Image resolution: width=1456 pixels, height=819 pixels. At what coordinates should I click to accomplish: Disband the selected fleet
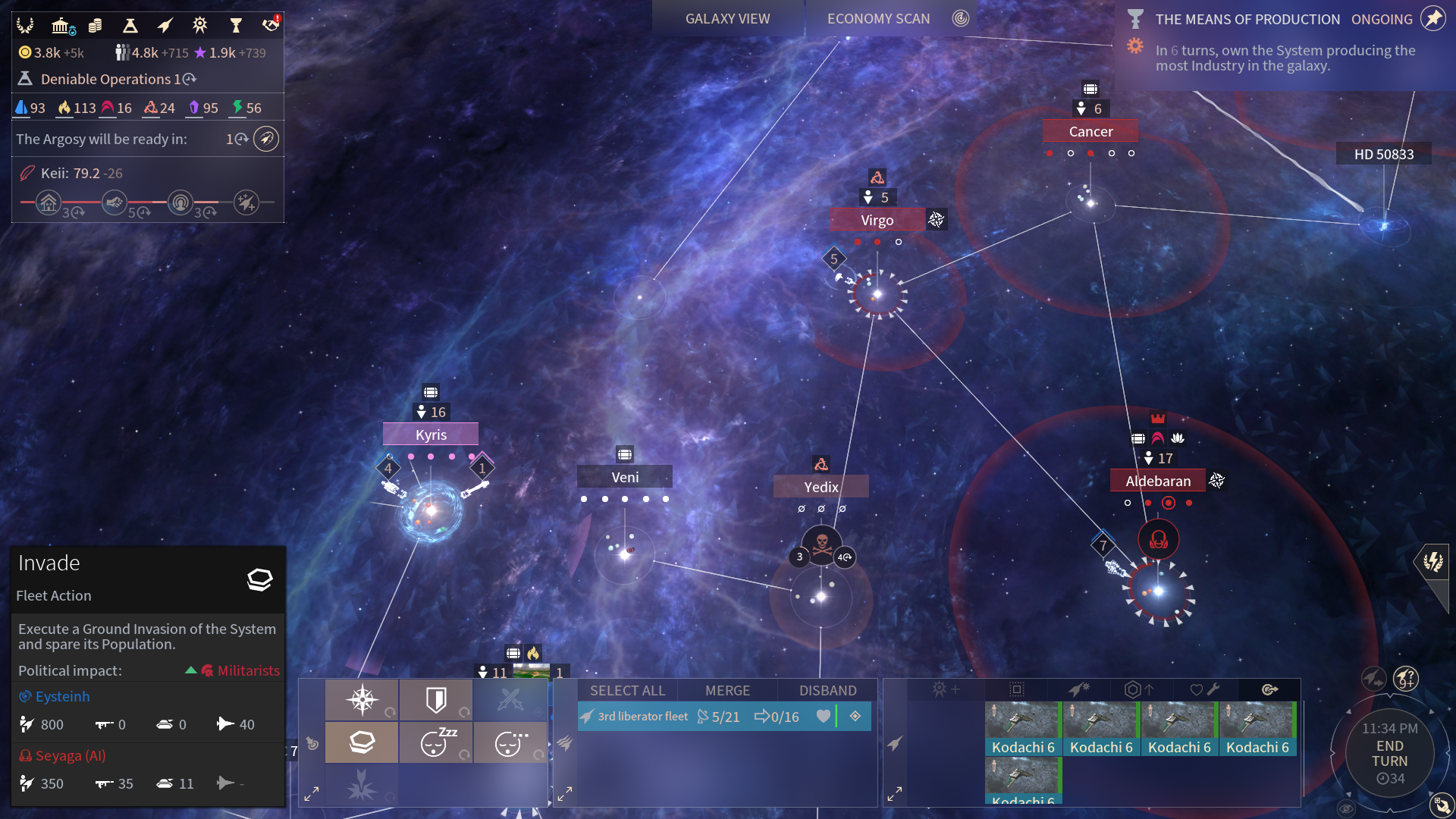point(827,691)
